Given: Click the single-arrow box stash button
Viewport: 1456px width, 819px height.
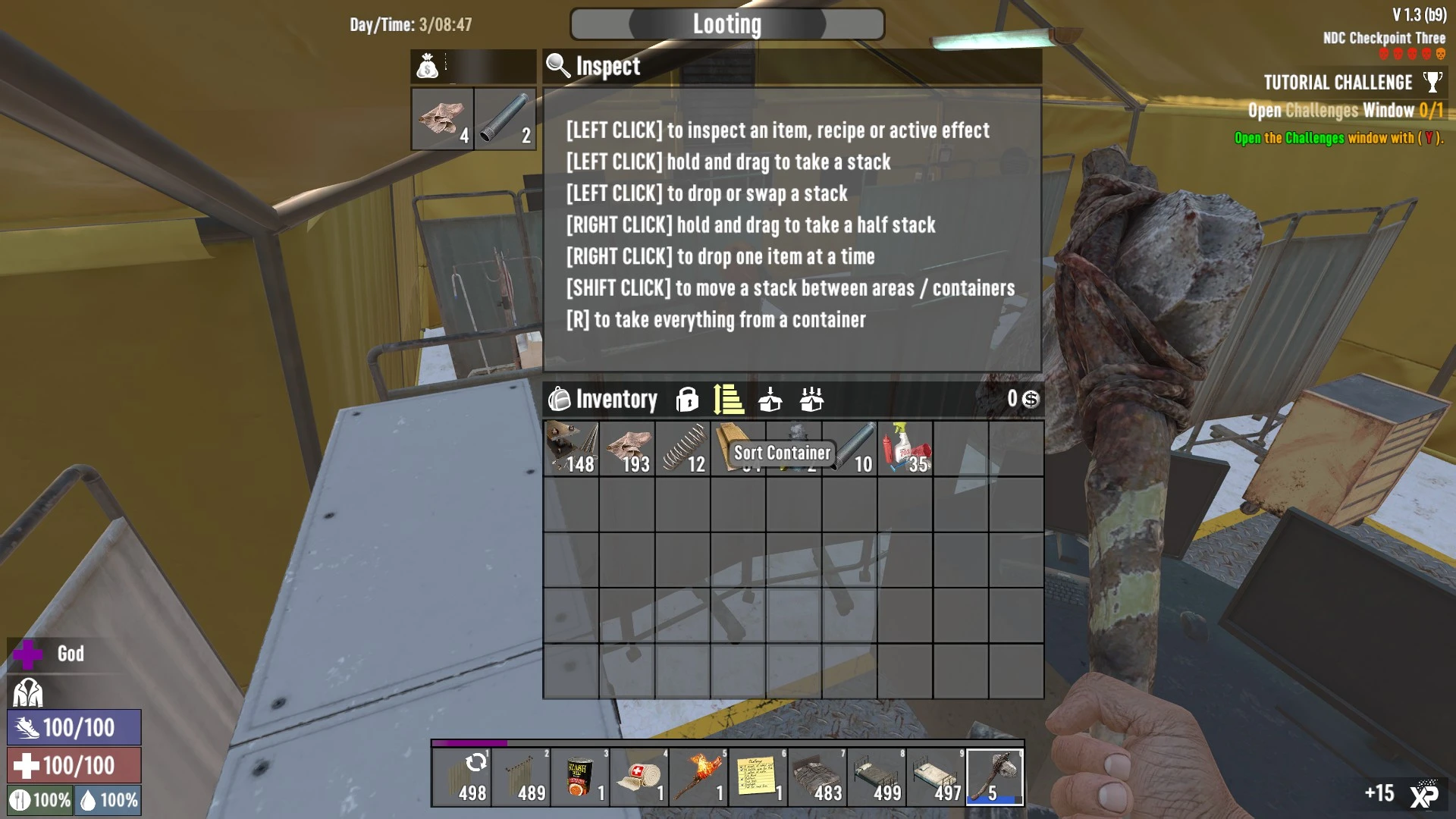Looking at the screenshot, I should coord(770,399).
